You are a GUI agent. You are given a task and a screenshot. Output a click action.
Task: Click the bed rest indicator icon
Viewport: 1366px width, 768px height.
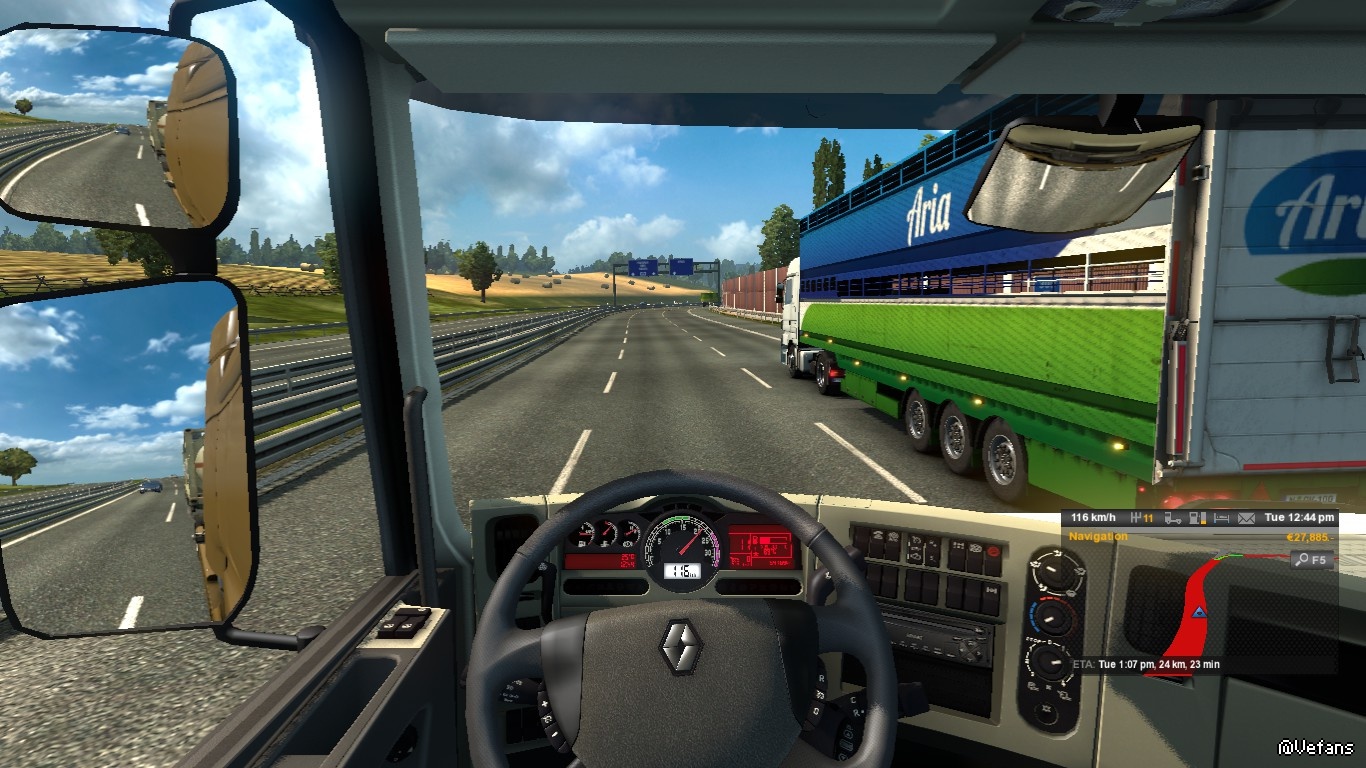tap(1220, 518)
